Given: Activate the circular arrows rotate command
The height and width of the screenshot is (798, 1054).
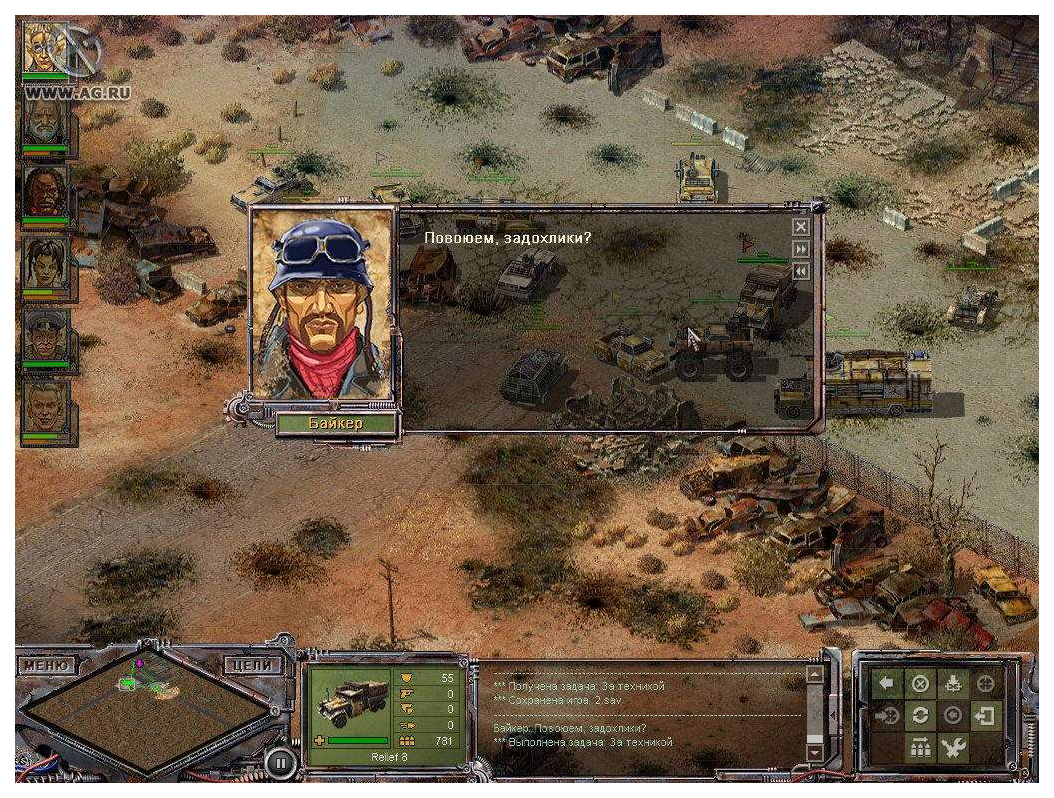Looking at the screenshot, I should [x=920, y=716].
